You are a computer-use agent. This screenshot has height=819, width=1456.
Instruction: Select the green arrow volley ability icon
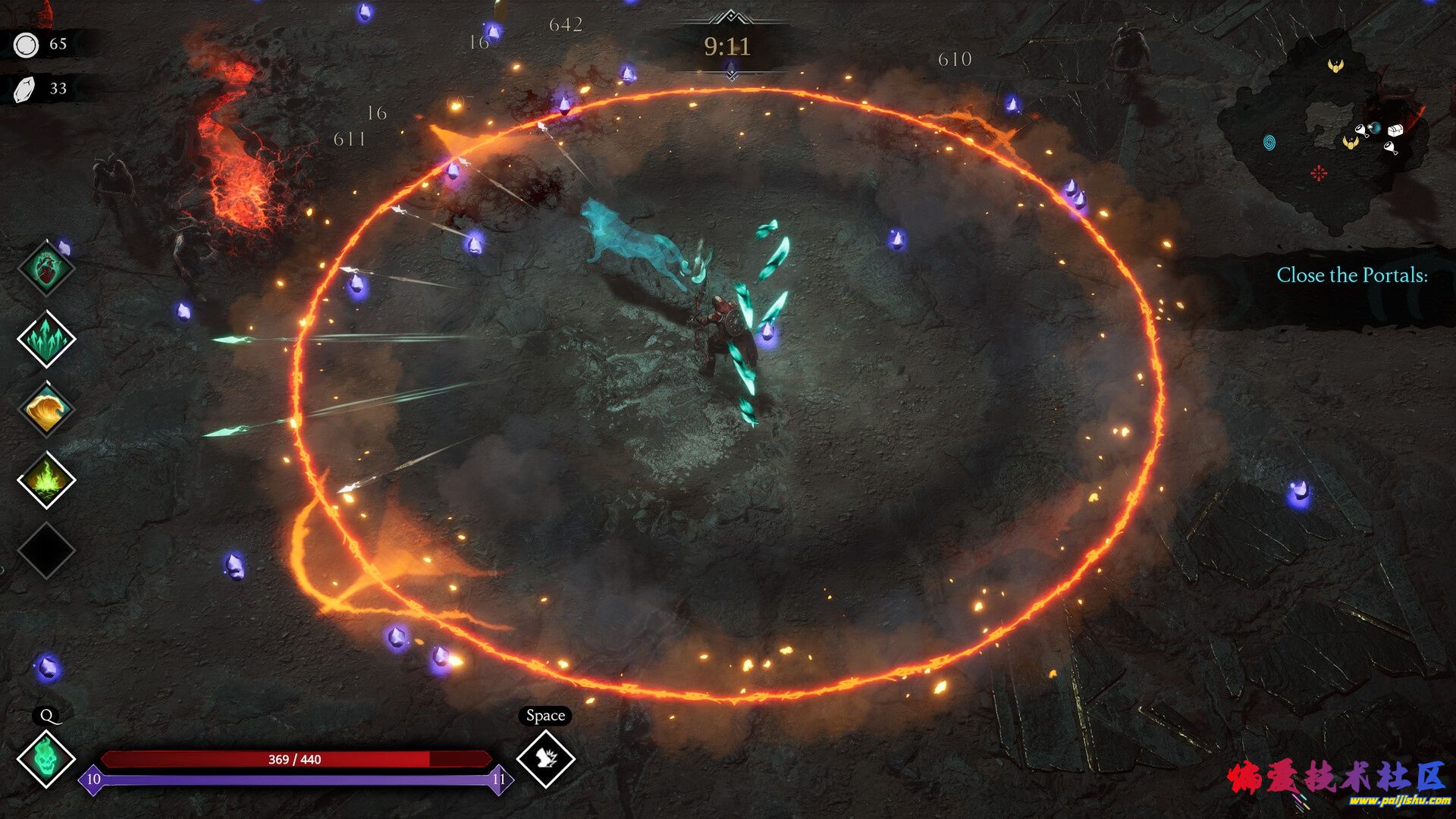pyautogui.click(x=46, y=339)
